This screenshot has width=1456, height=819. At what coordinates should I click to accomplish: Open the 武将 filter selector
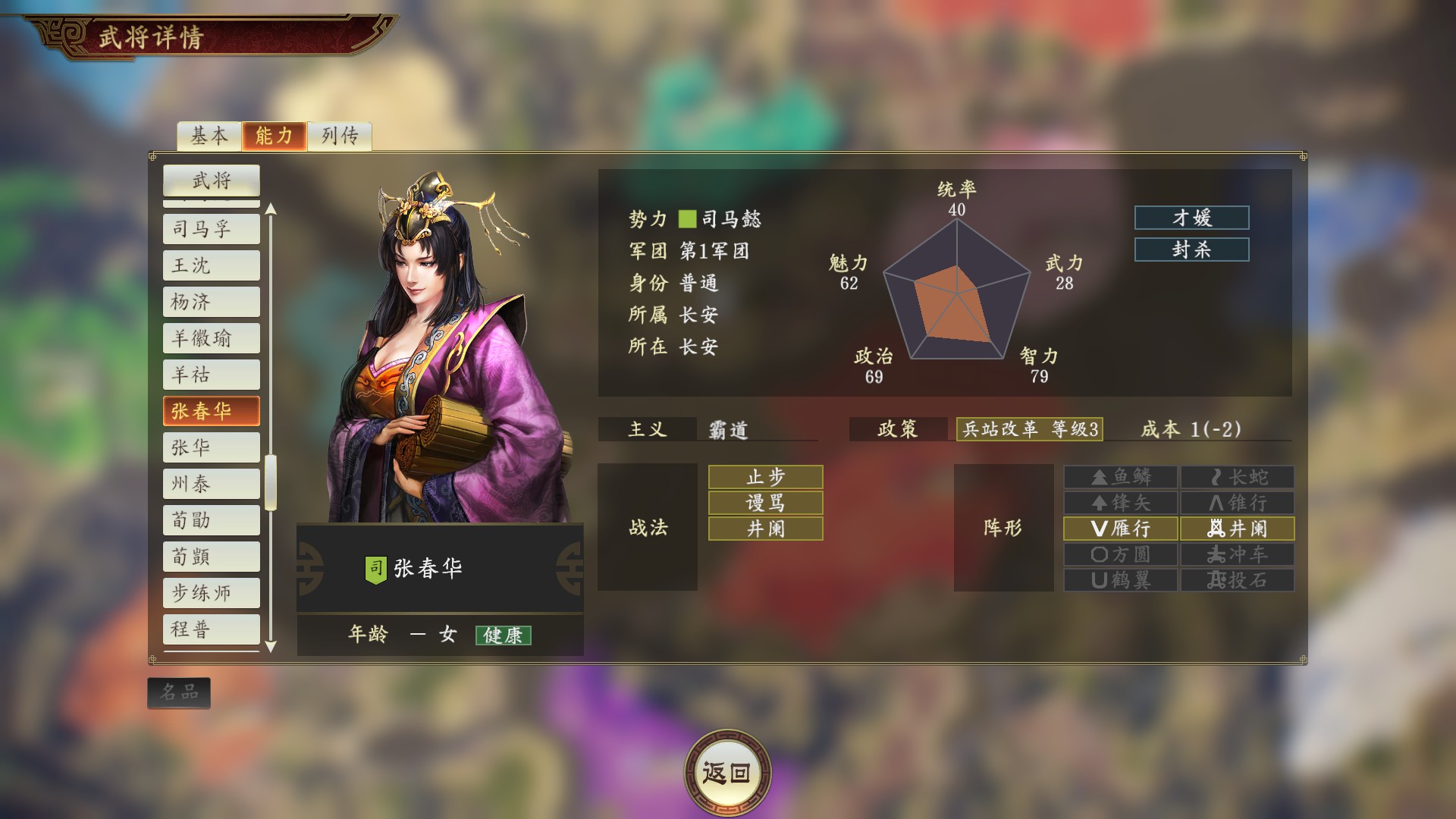[211, 181]
